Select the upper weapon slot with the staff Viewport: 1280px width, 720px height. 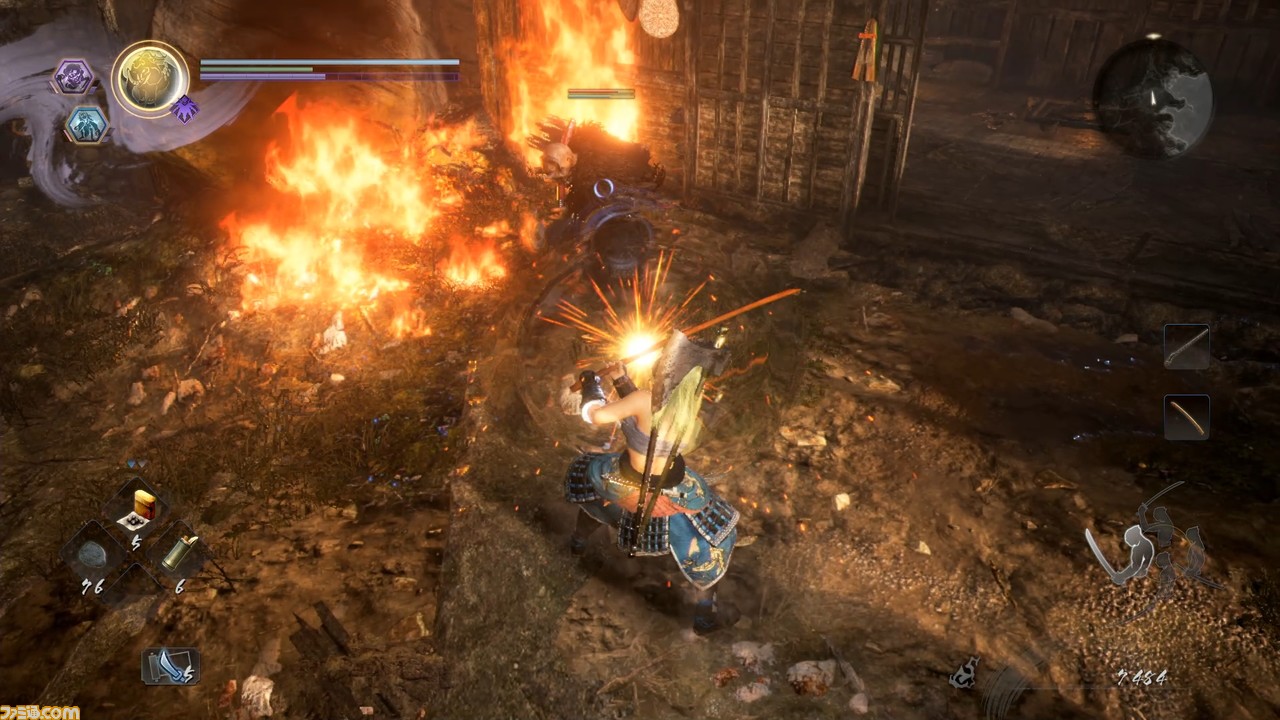coord(1186,346)
